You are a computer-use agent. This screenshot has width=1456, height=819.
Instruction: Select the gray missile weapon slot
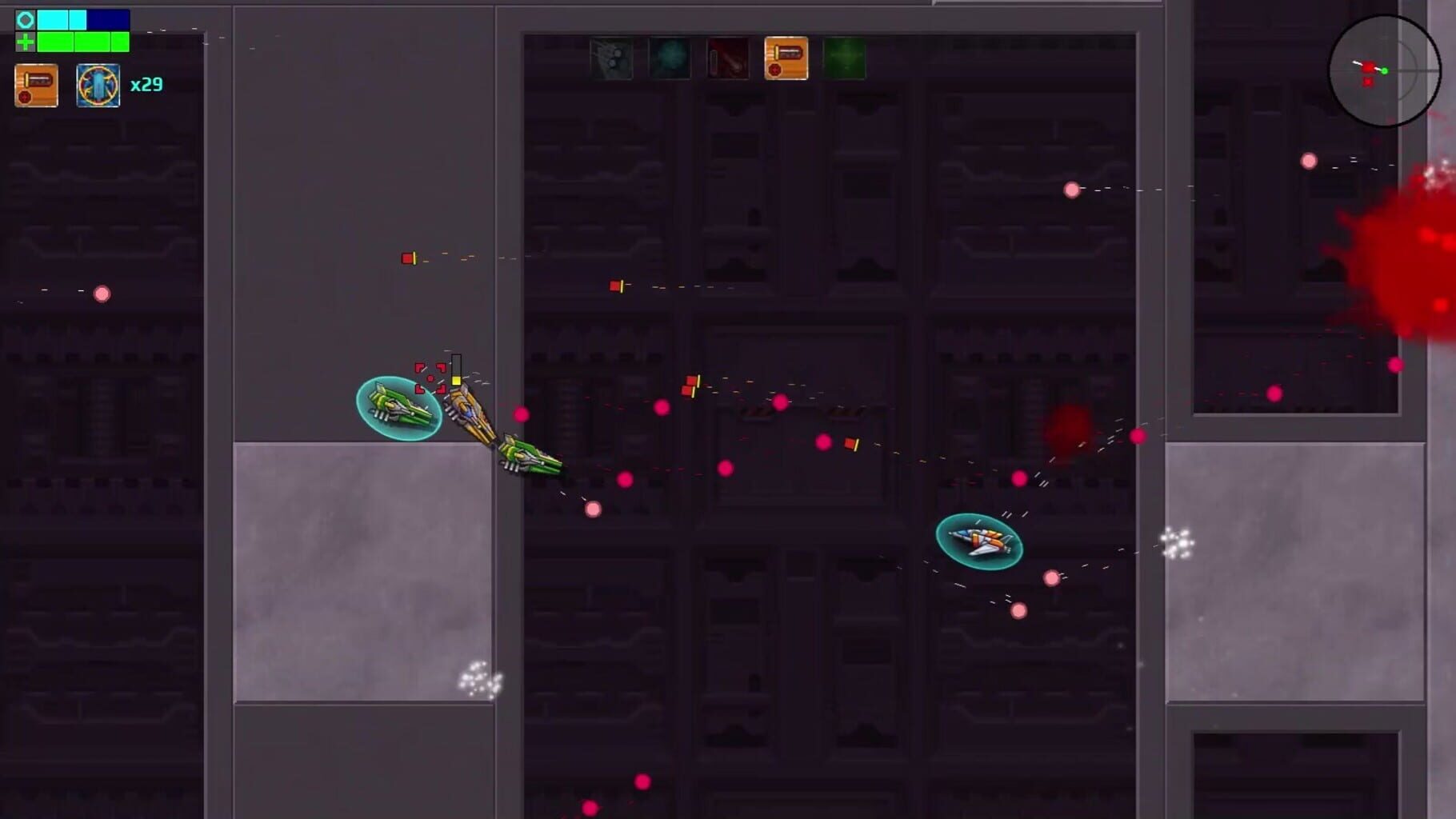click(x=612, y=60)
